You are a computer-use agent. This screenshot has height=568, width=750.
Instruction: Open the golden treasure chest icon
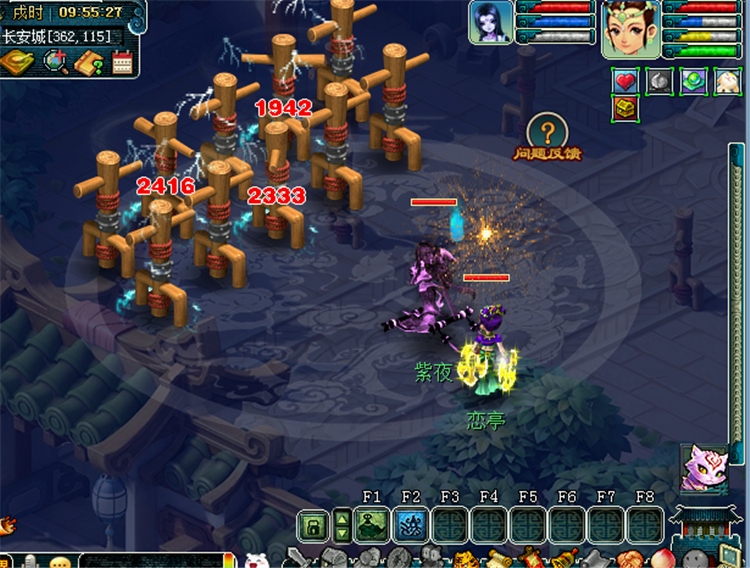coord(626,109)
